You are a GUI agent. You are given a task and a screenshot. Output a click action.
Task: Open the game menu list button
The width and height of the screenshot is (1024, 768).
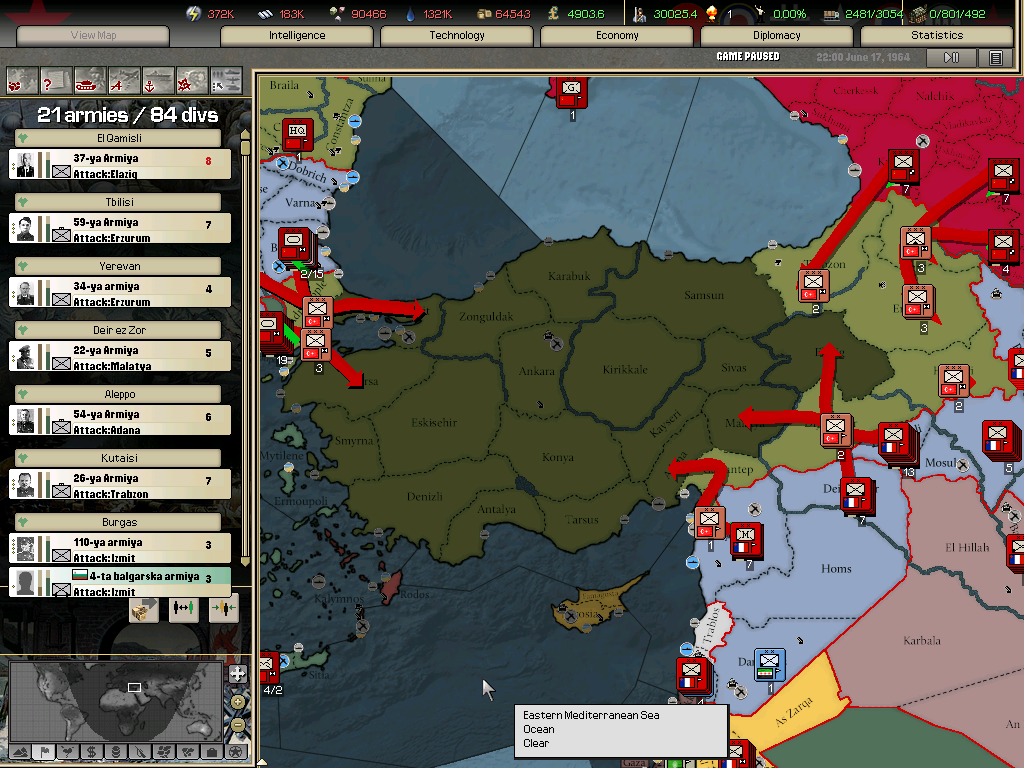995,58
